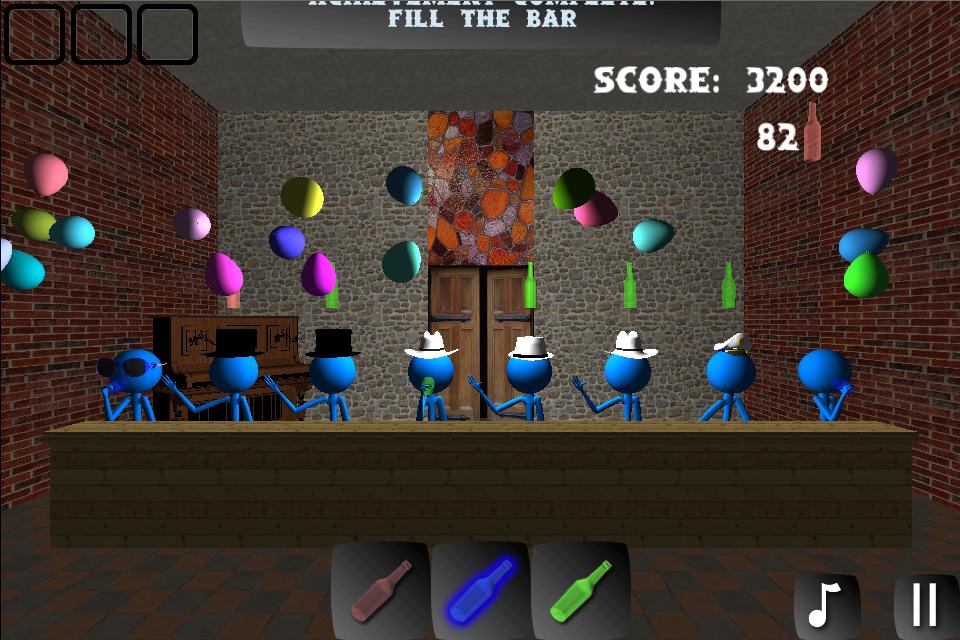Pick the green bottle slot
Image resolution: width=960 pixels, height=640 pixels.
(580, 591)
